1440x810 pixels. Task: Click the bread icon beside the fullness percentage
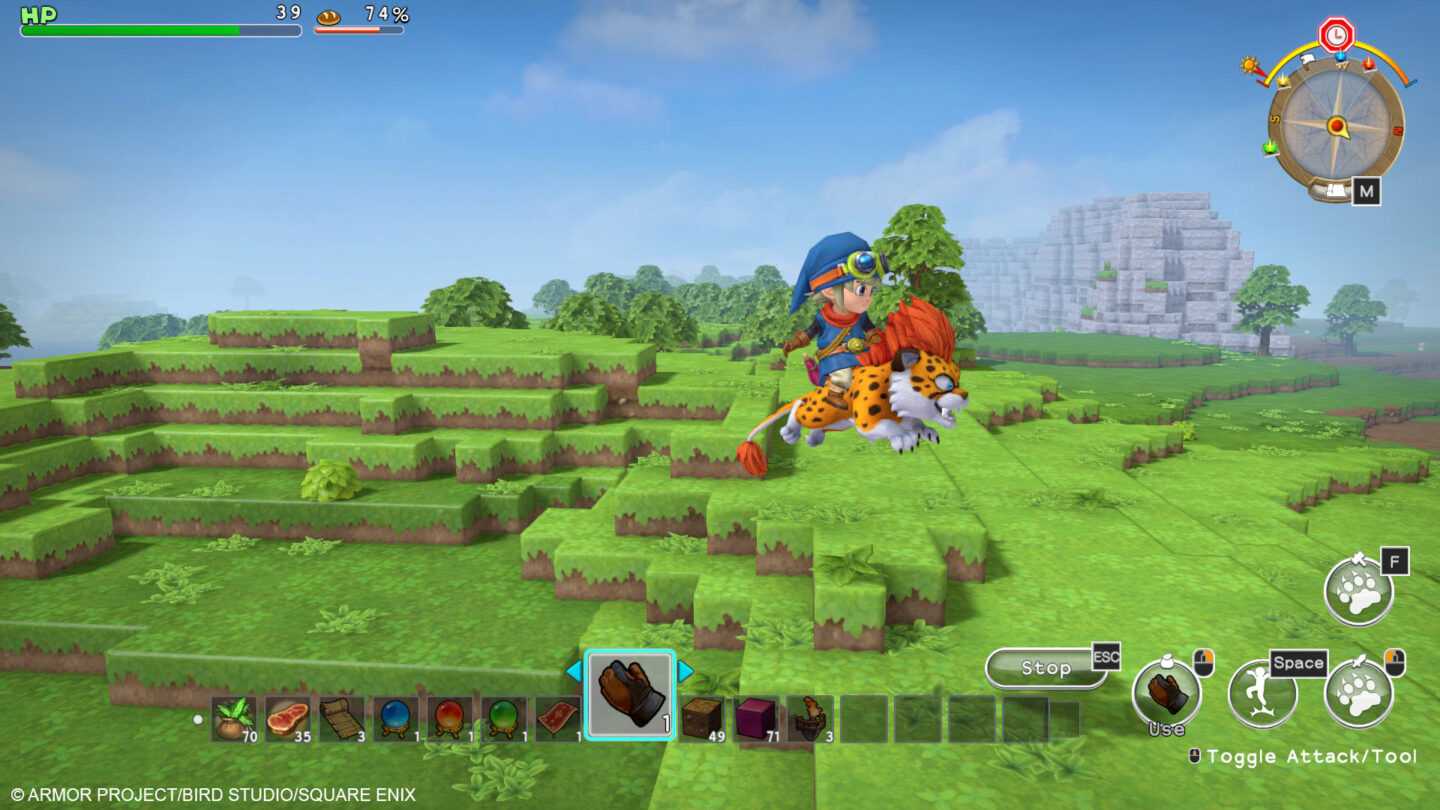tap(330, 18)
